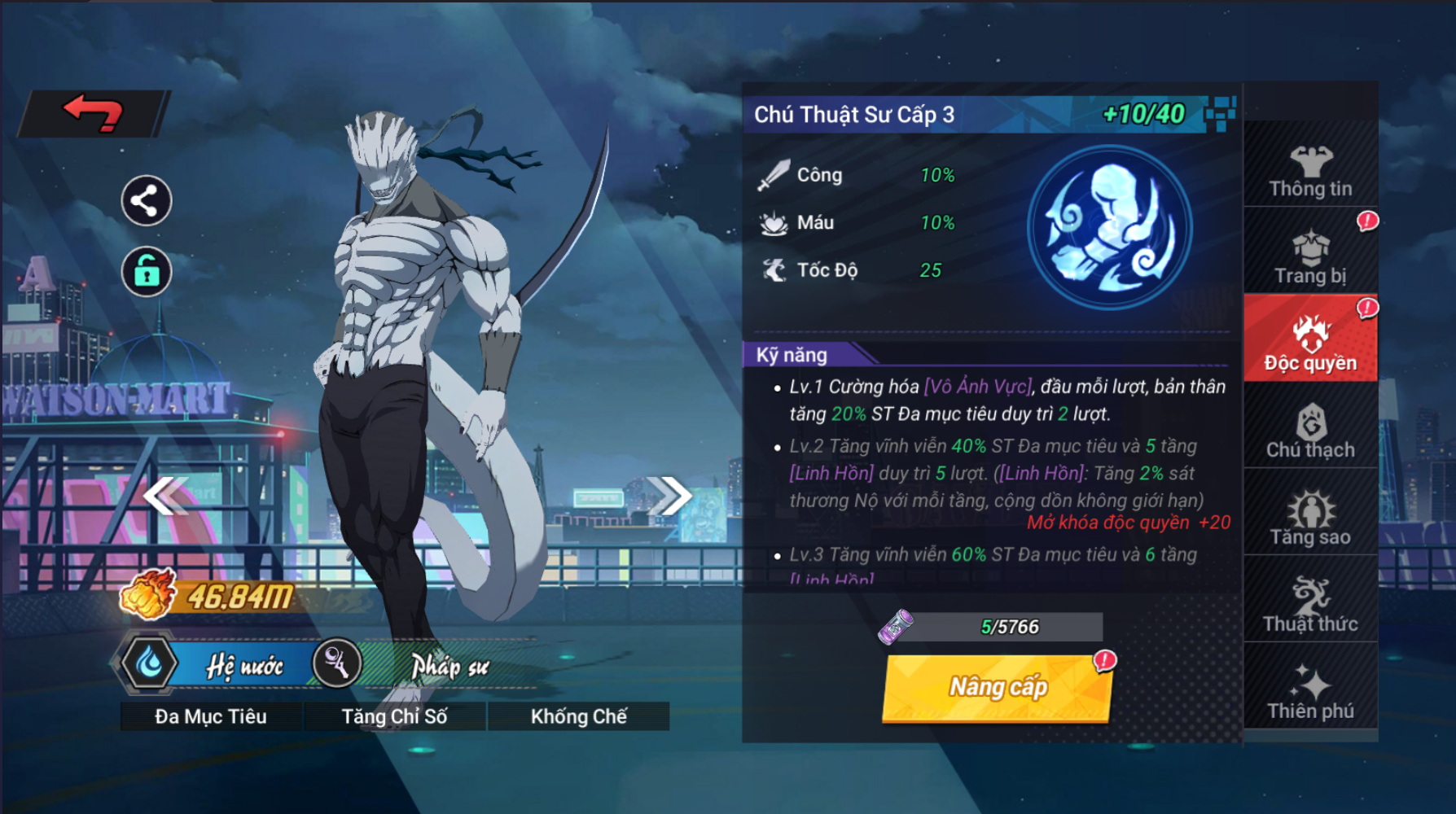1456x814 pixels.
Task: Select the Độc quyền tab
Action: click(x=1310, y=343)
